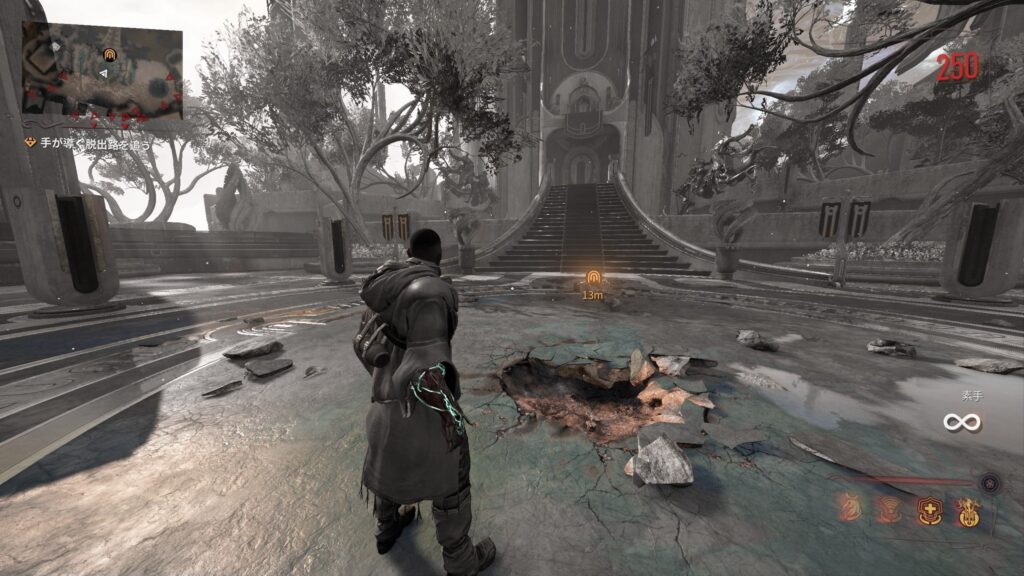Image resolution: width=1024 pixels, height=576 pixels.
Task: Open the minimap in the corner
Action: pos(102,72)
